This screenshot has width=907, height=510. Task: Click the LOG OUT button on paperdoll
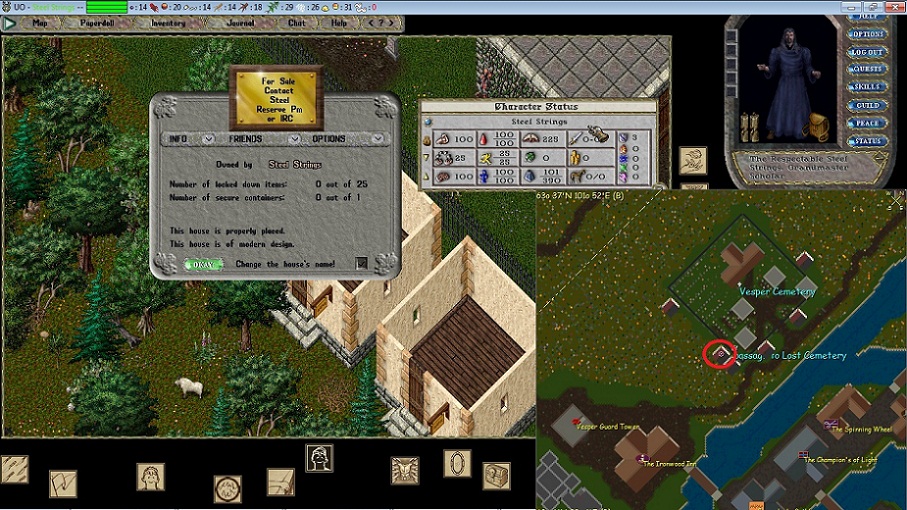tap(867, 52)
